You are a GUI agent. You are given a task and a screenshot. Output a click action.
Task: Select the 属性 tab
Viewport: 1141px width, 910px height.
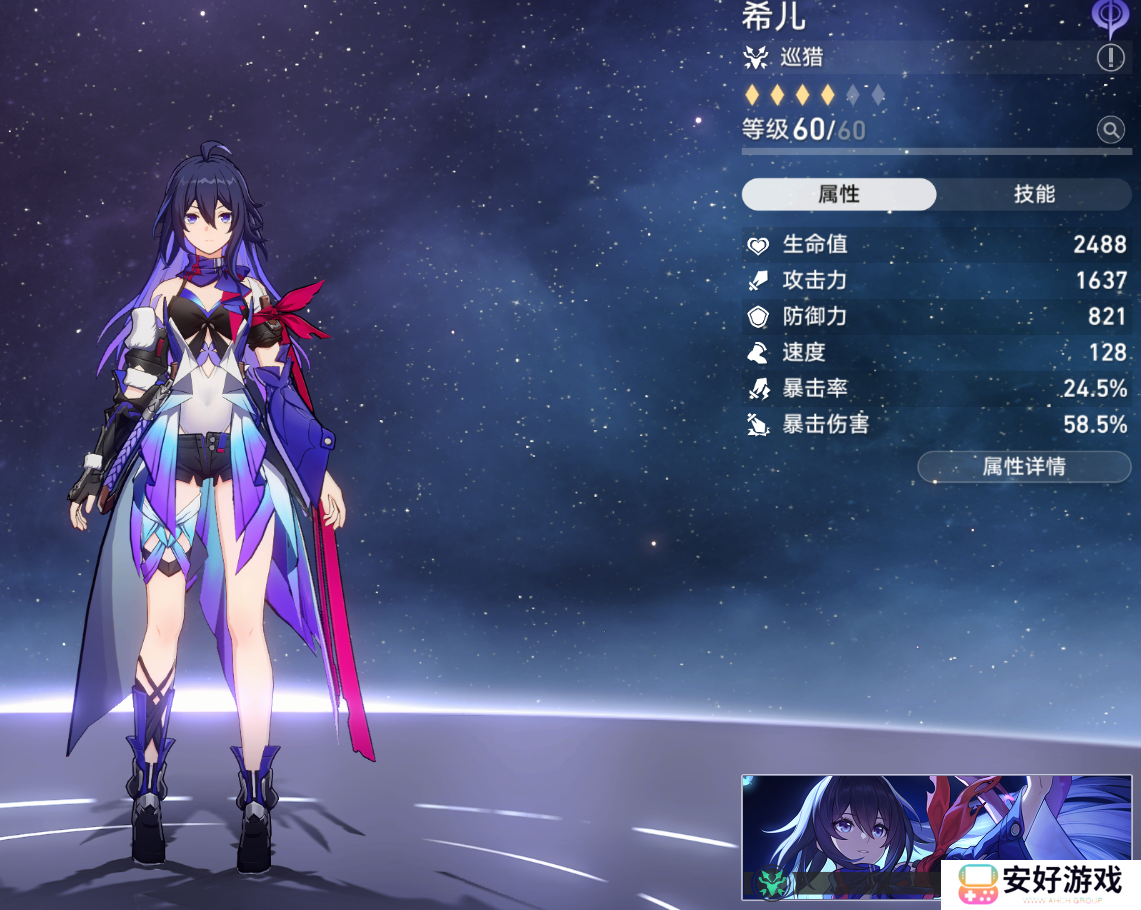(838, 194)
